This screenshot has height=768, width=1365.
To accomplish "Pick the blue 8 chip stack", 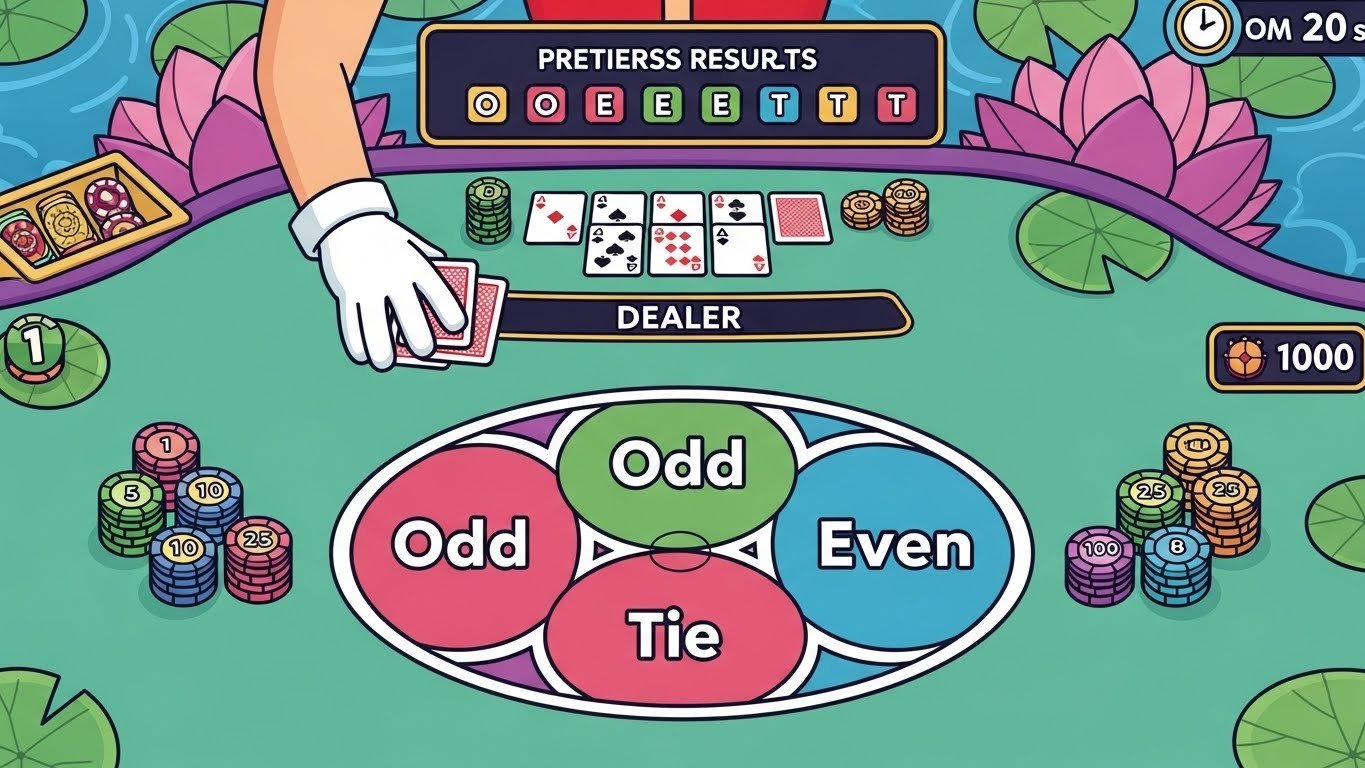I will pos(1176,562).
